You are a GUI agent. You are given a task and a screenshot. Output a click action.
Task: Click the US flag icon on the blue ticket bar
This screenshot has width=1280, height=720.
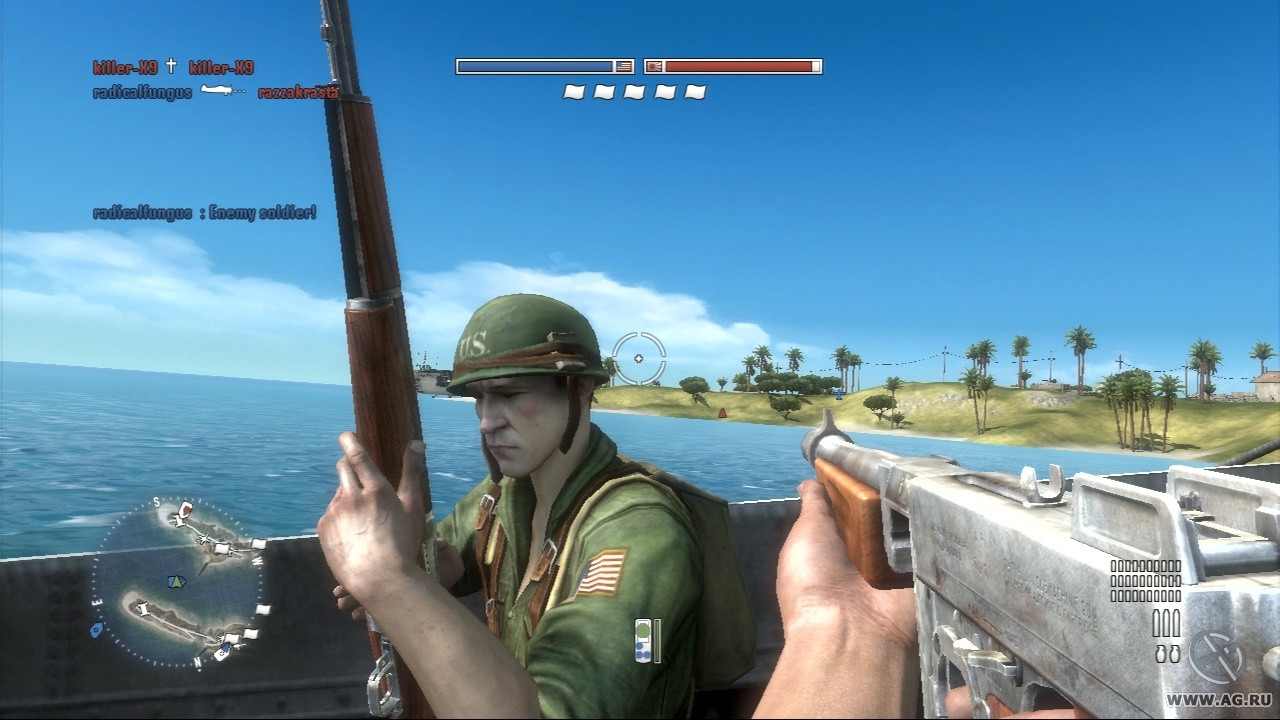pyautogui.click(x=623, y=66)
